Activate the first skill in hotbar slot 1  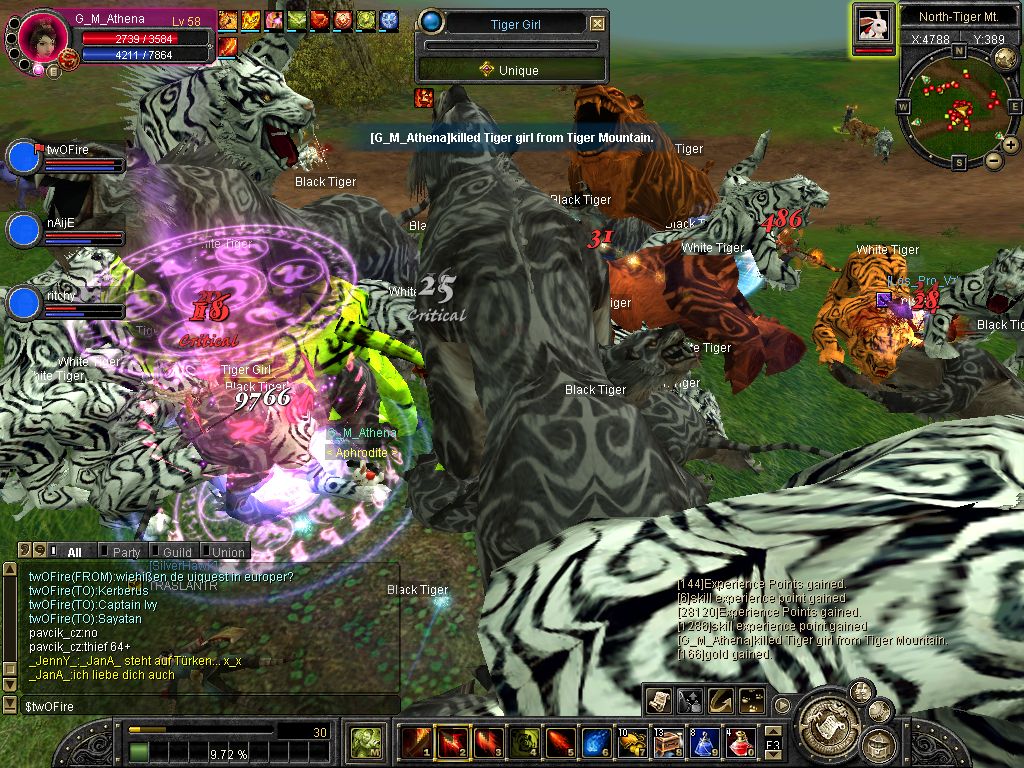tap(416, 742)
